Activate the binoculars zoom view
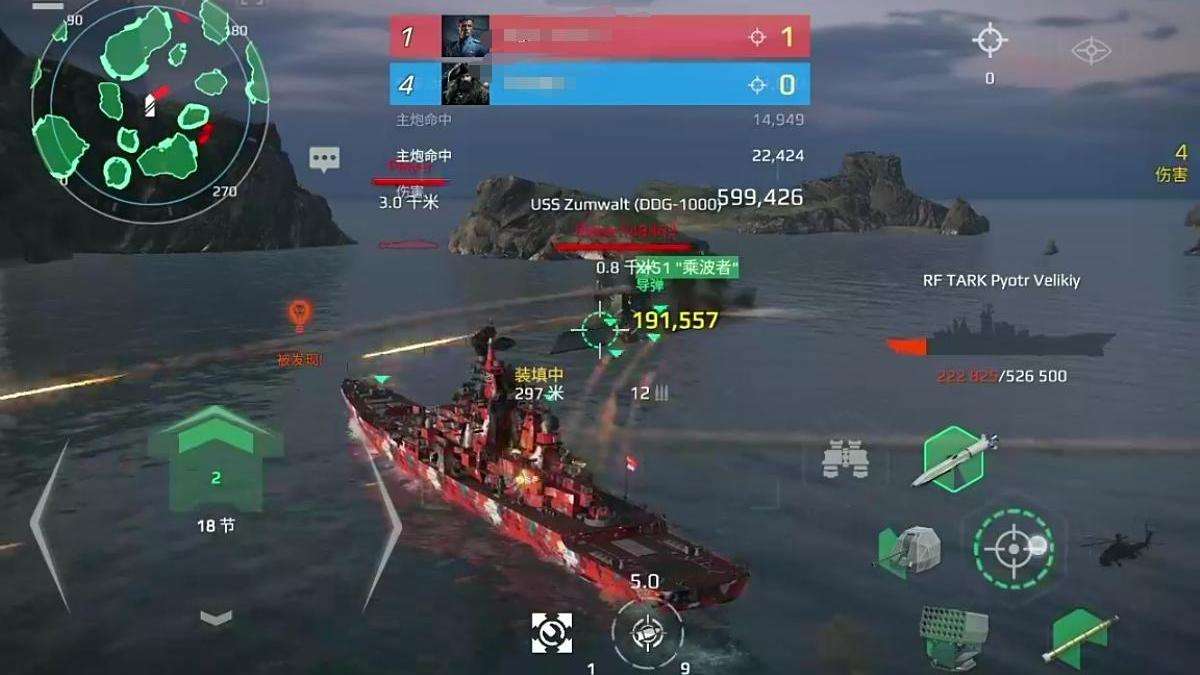The image size is (1200, 675). point(845,458)
